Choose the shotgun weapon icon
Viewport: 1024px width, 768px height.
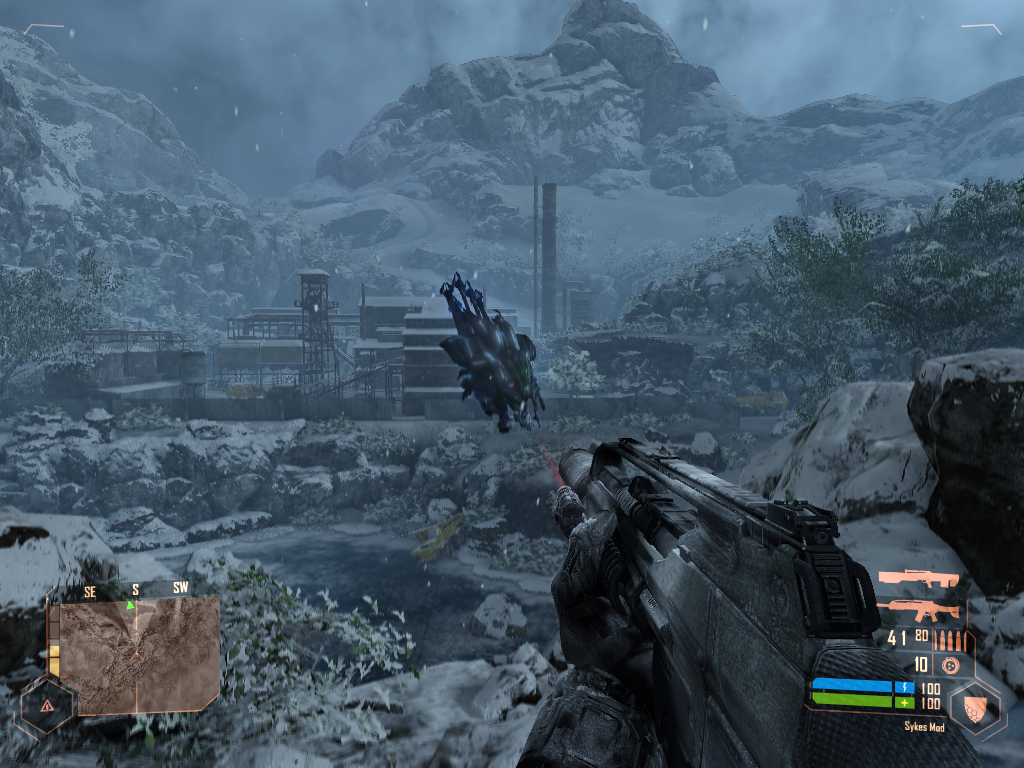click(x=917, y=579)
